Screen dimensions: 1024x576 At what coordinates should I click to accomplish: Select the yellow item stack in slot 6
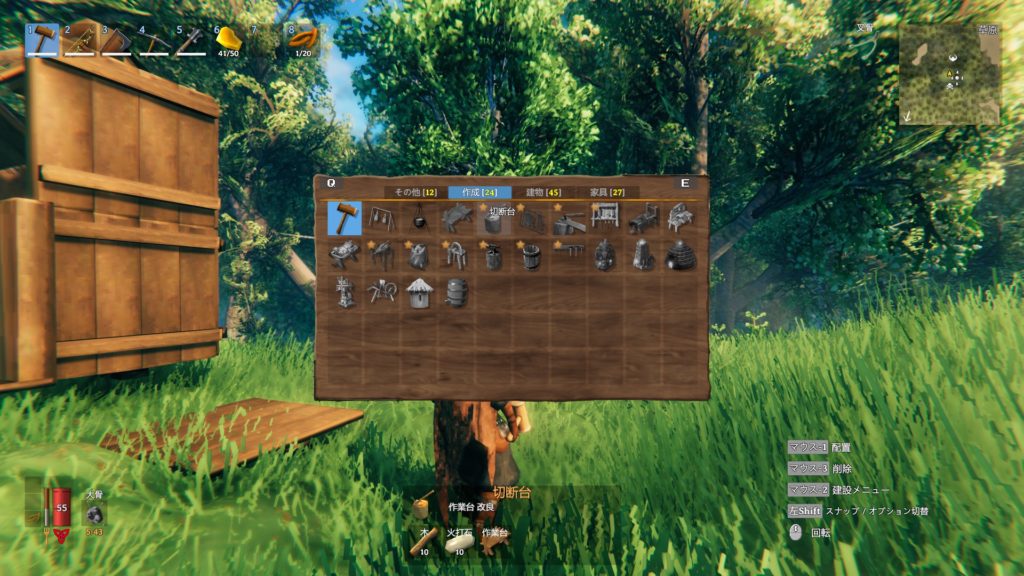230,39
